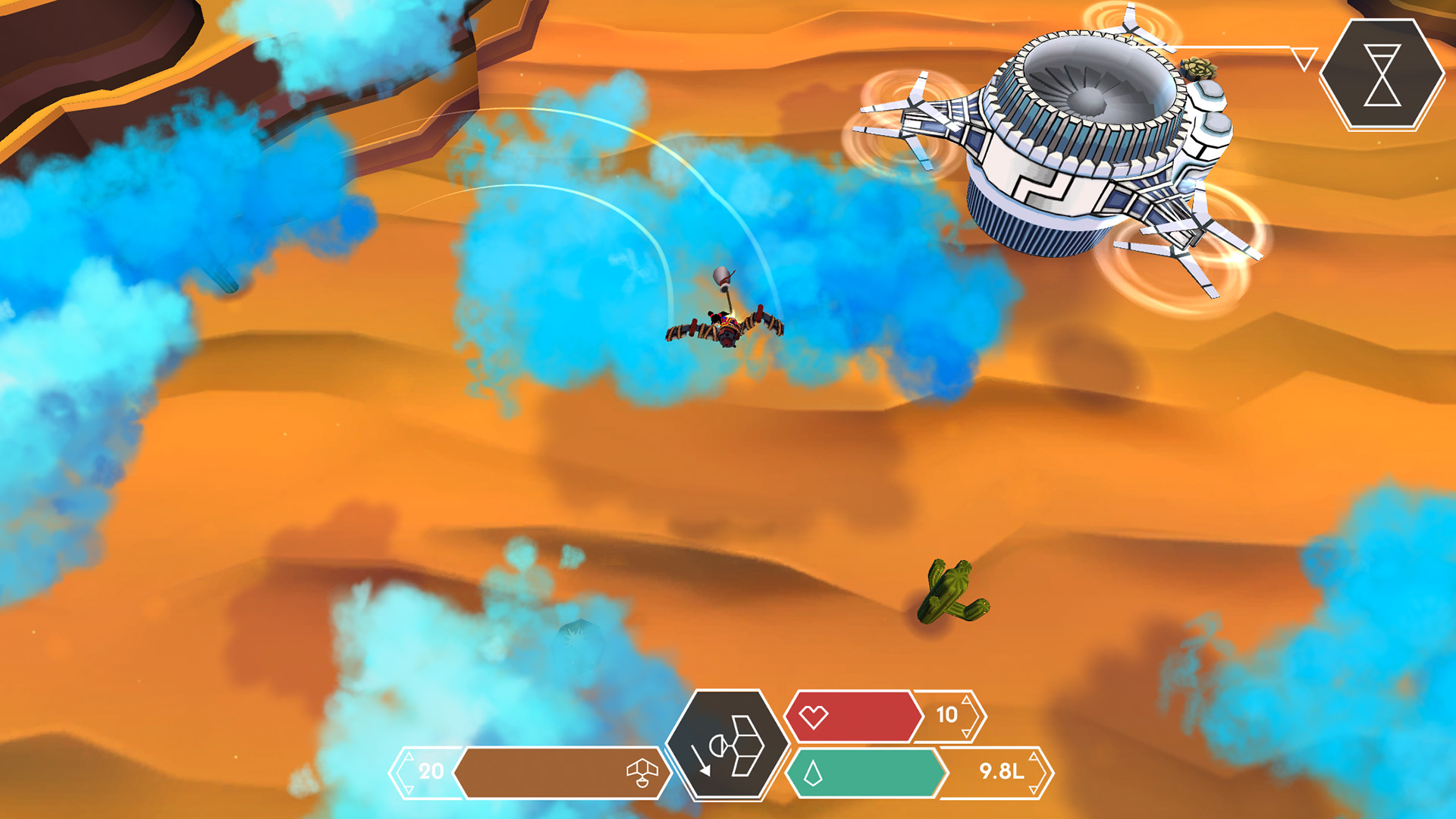Click the 10 health value
Image resolution: width=1456 pixels, height=819 pixels.
point(946,714)
